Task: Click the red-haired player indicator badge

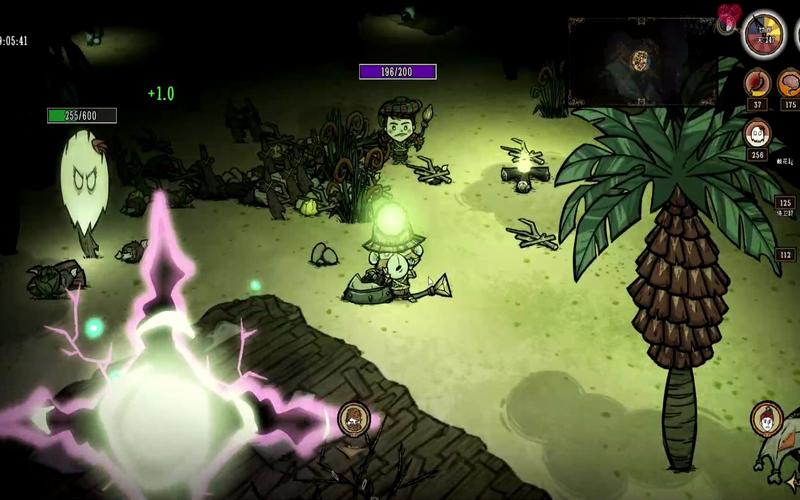Action: click(767, 418)
